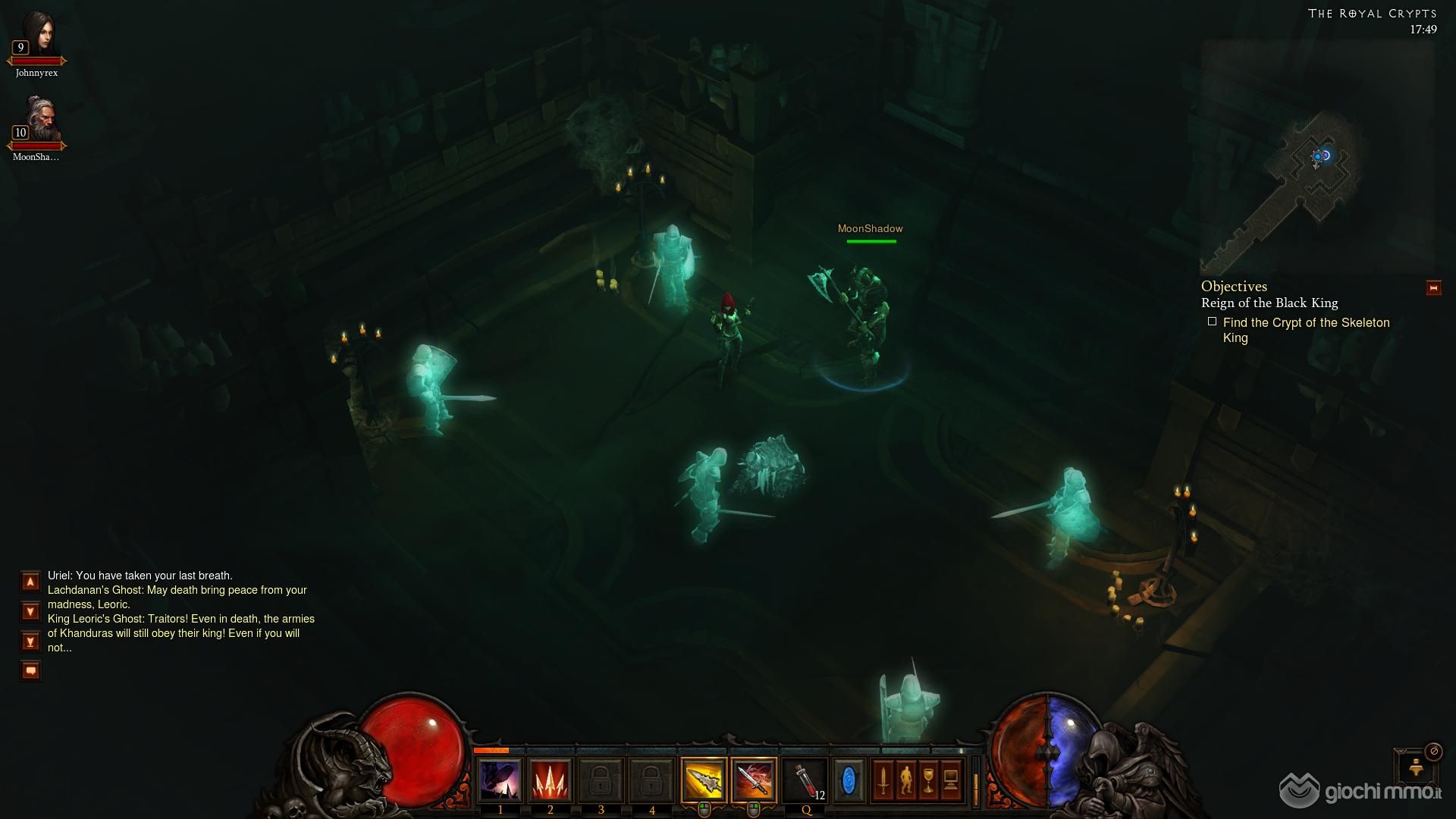Drink the health potion in slot Q
The width and height of the screenshot is (1456, 819).
805,780
